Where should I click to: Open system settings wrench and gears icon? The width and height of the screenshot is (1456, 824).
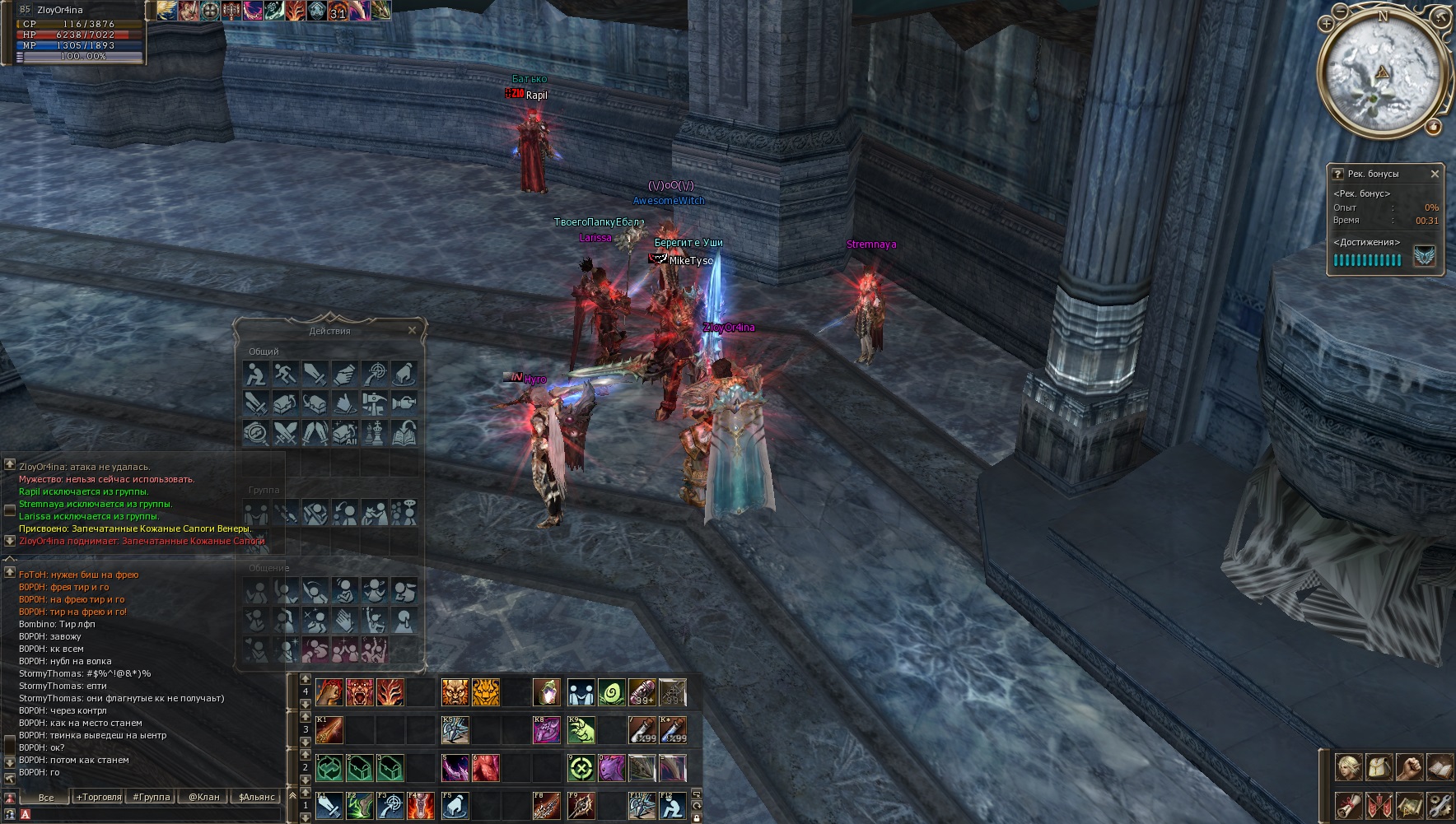(1439, 804)
